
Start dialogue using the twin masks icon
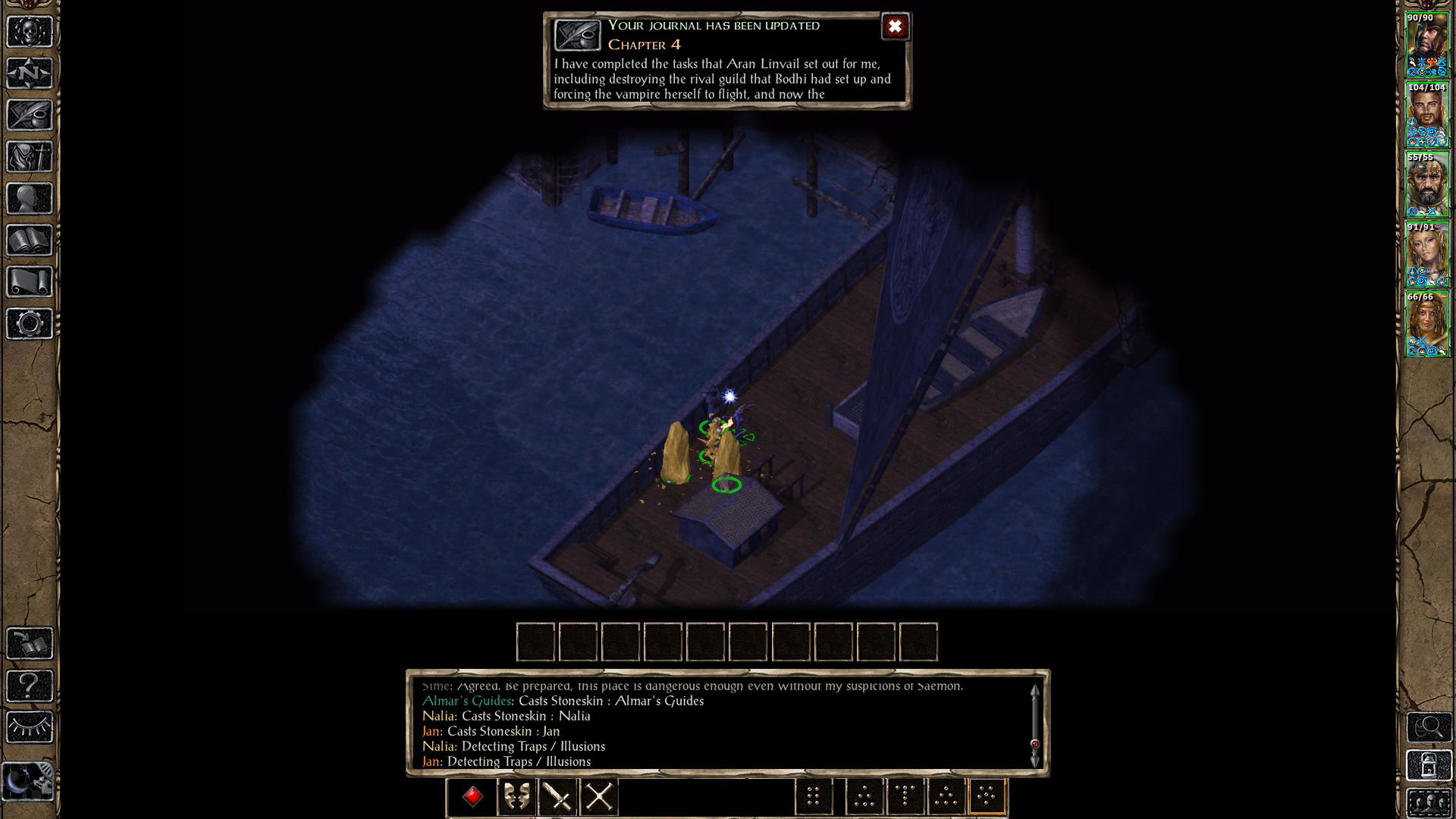(516, 796)
